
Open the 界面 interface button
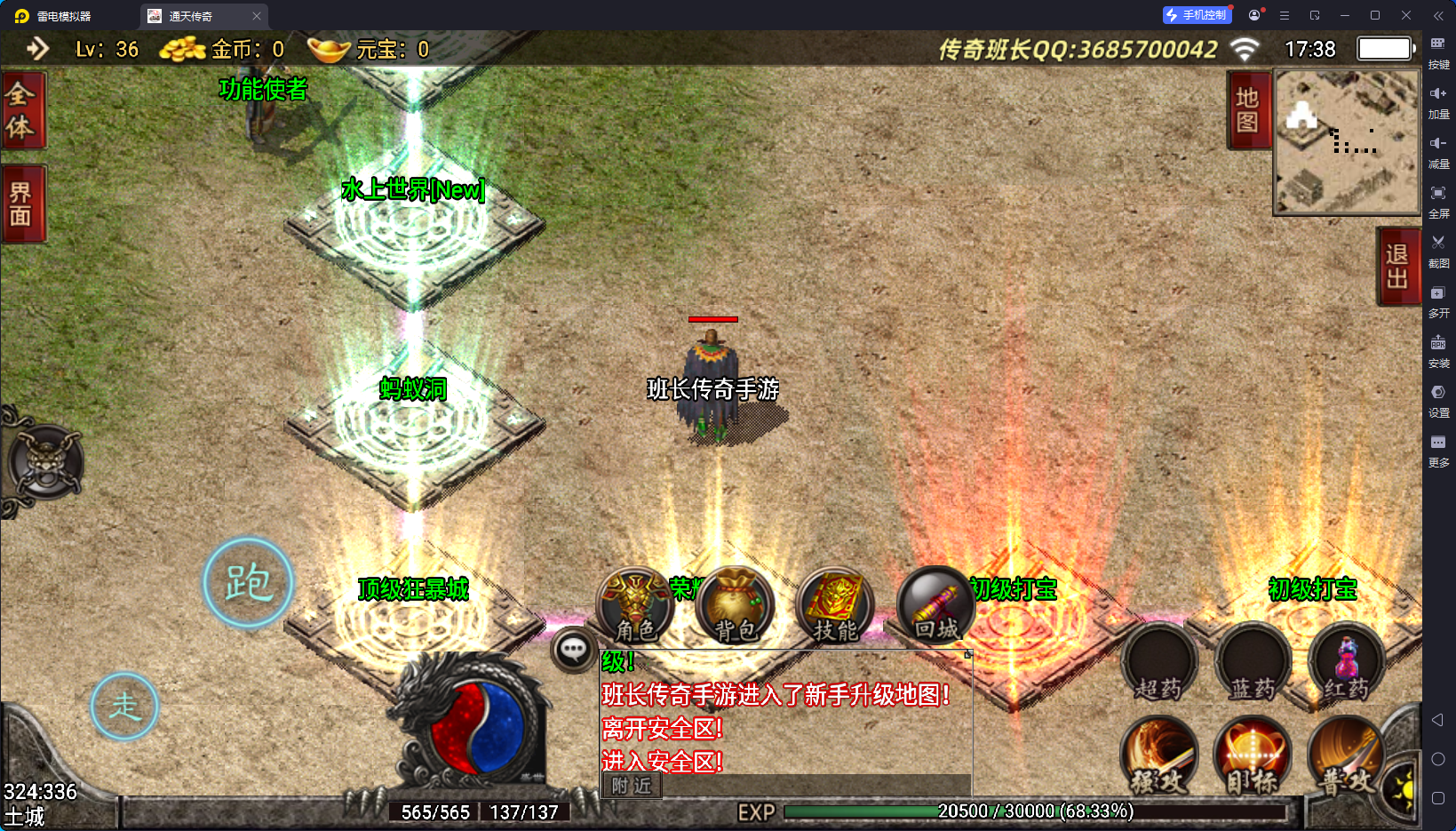21,204
